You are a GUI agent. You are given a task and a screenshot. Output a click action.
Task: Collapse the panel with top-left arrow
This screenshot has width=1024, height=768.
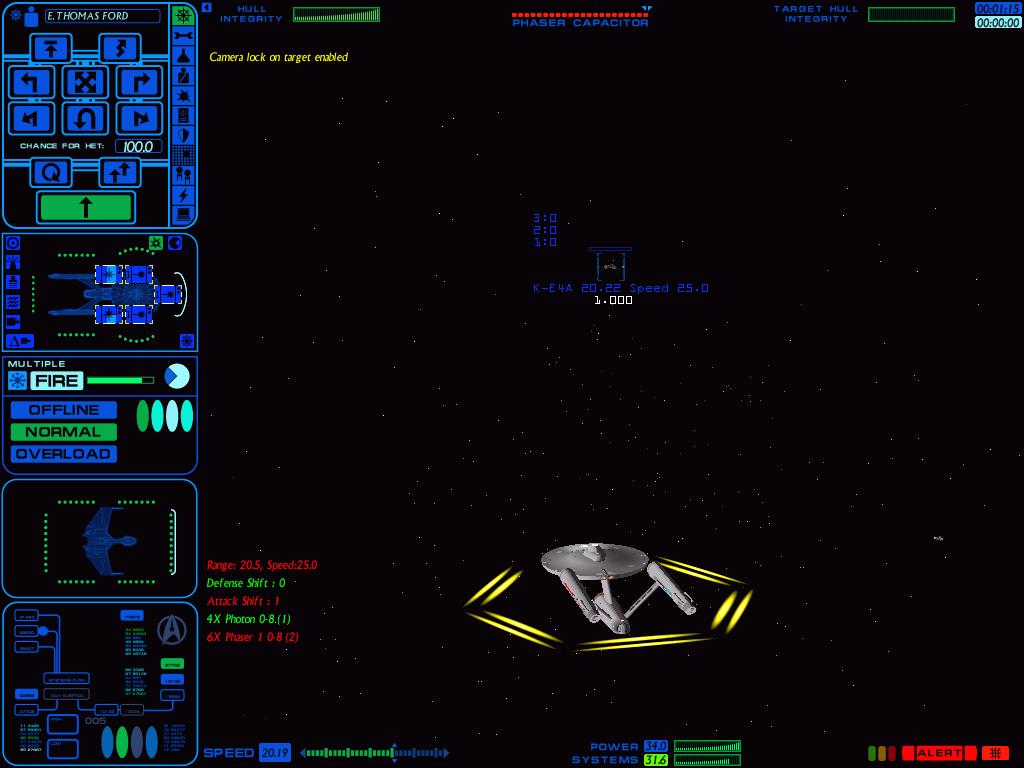[206, 8]
